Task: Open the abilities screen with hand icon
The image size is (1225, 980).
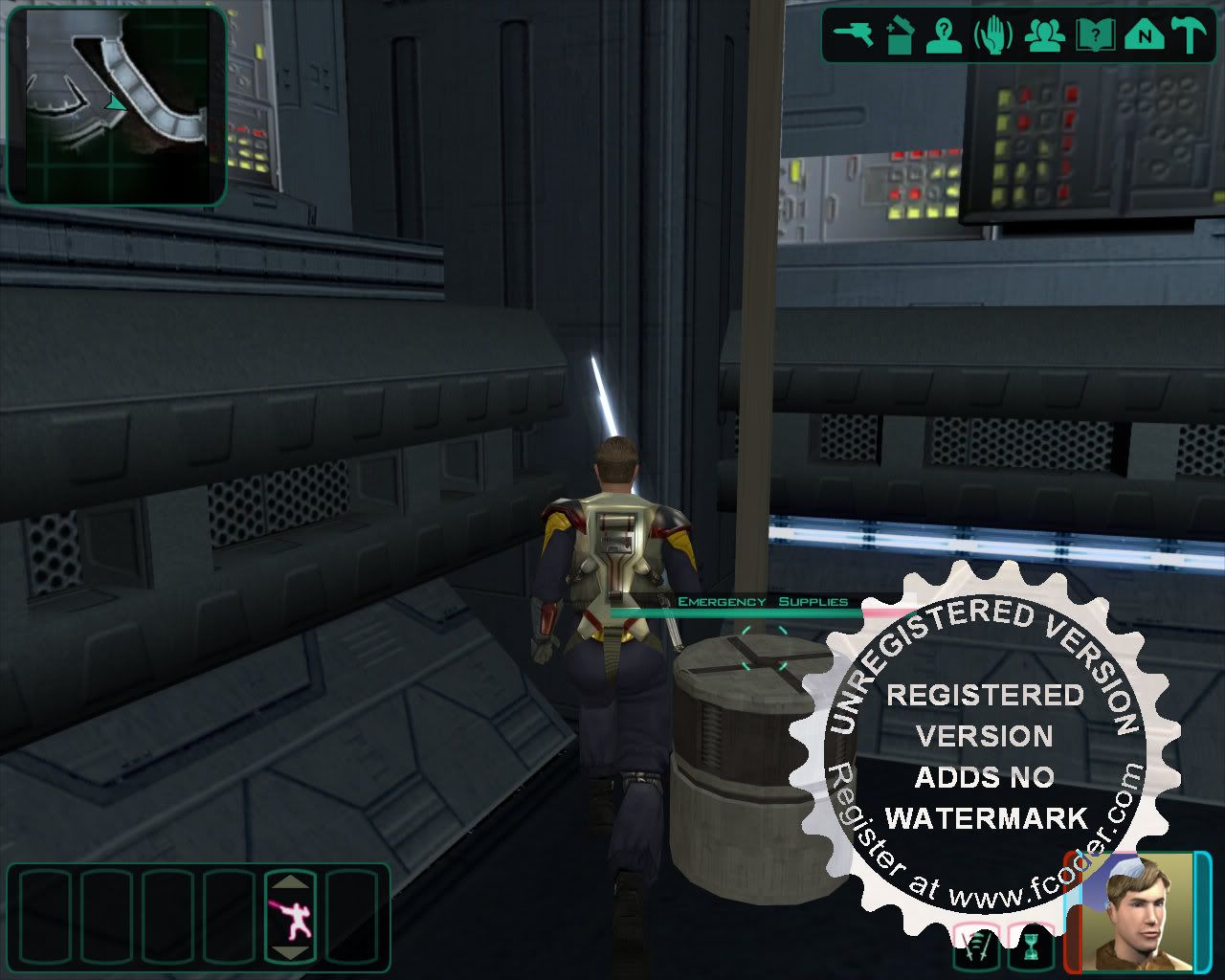Action: pos(993,35)
